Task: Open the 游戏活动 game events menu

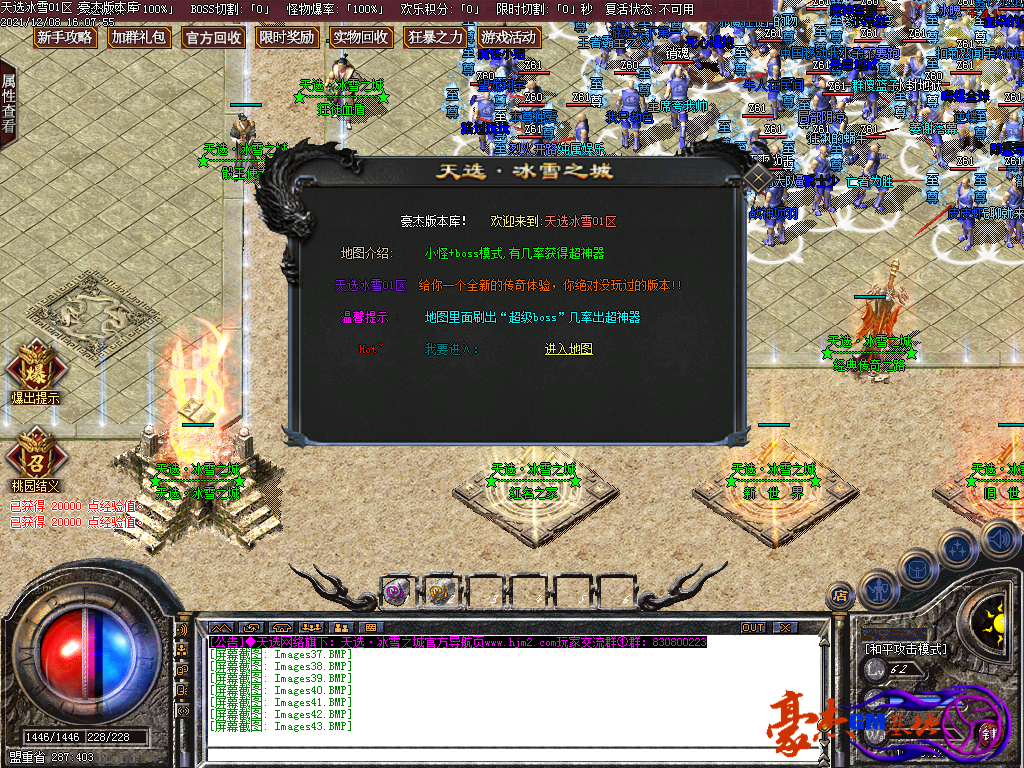Action: coord(509,38)
